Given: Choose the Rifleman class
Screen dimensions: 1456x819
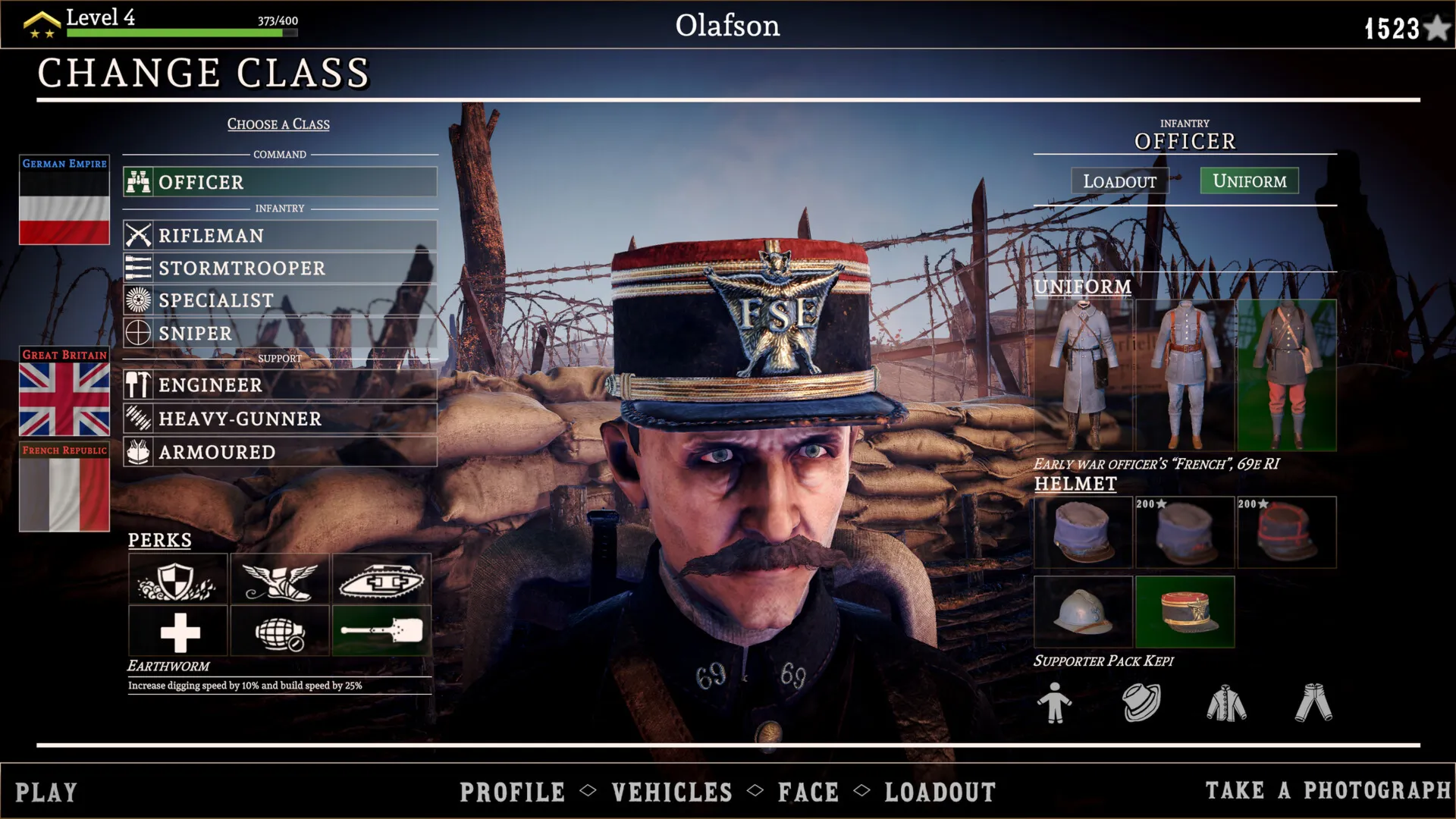Looking at the screenshot, I should (280, 236).
